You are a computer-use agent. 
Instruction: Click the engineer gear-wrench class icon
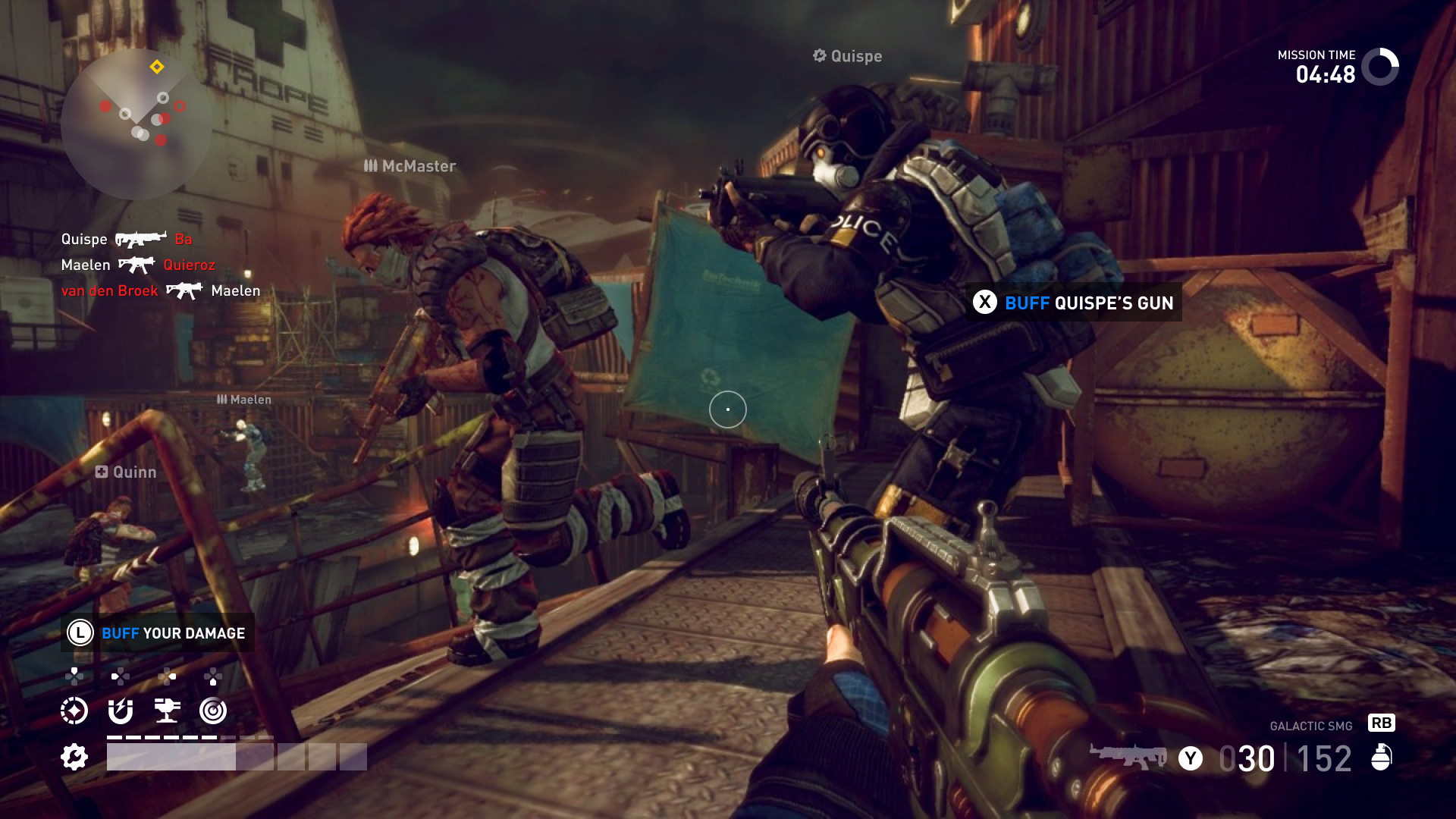point(74,757)
